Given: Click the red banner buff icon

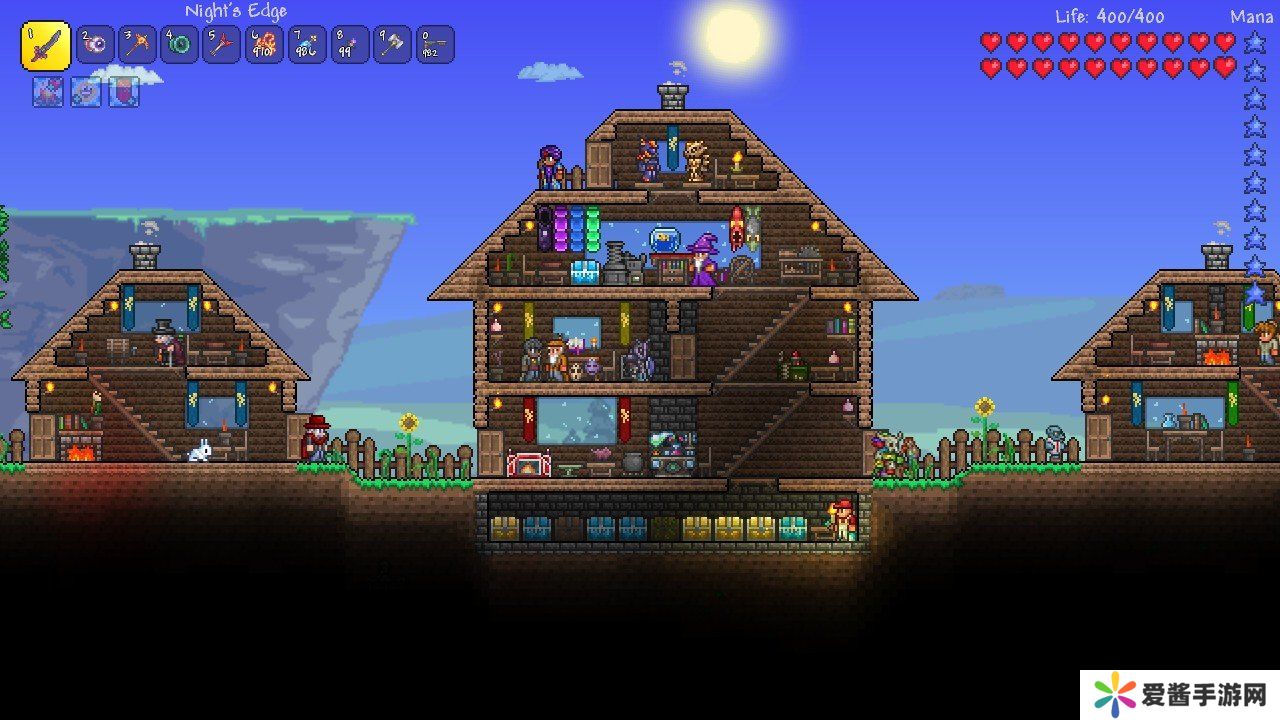Looking at the screenshot, I should tap(123, 92).
